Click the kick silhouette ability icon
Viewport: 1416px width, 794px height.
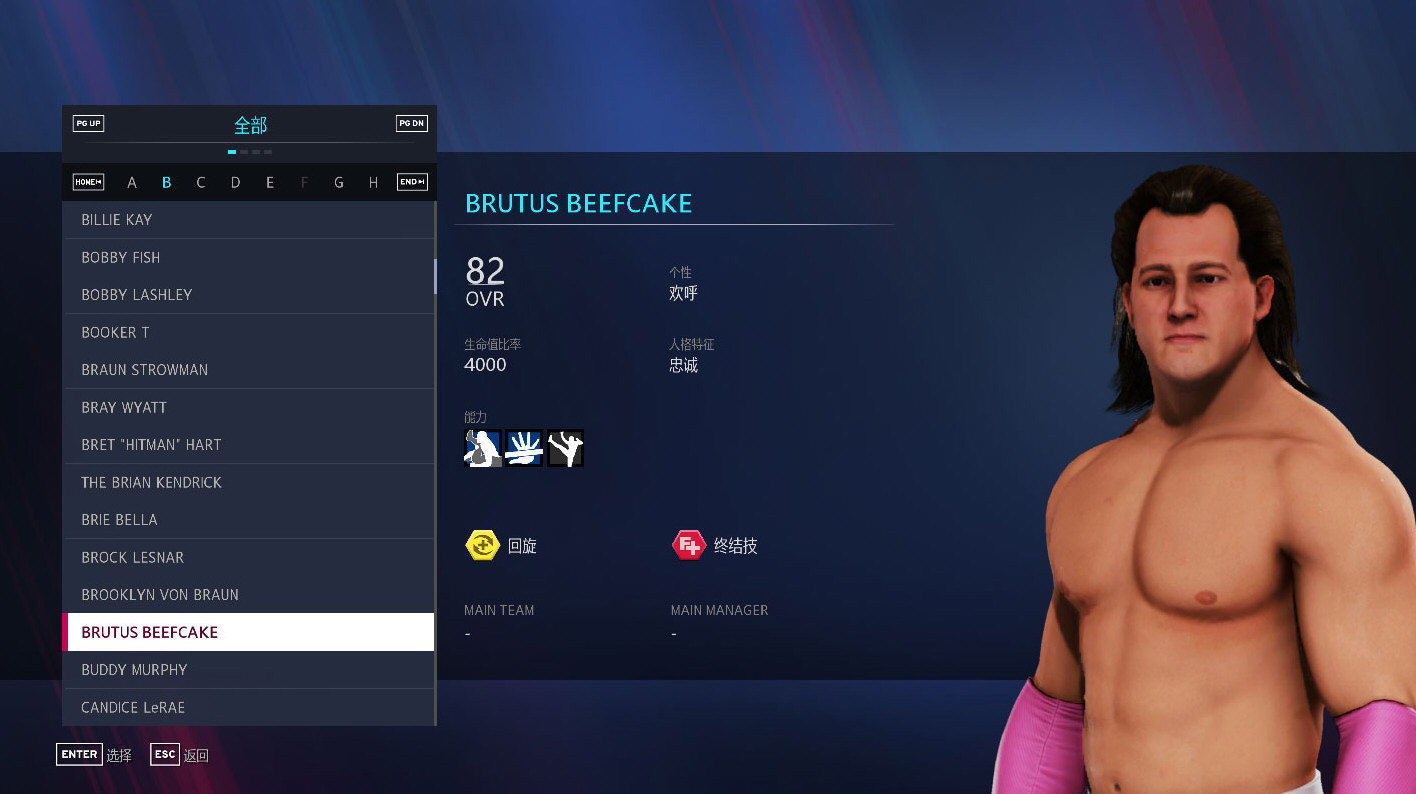coord(565,447)
